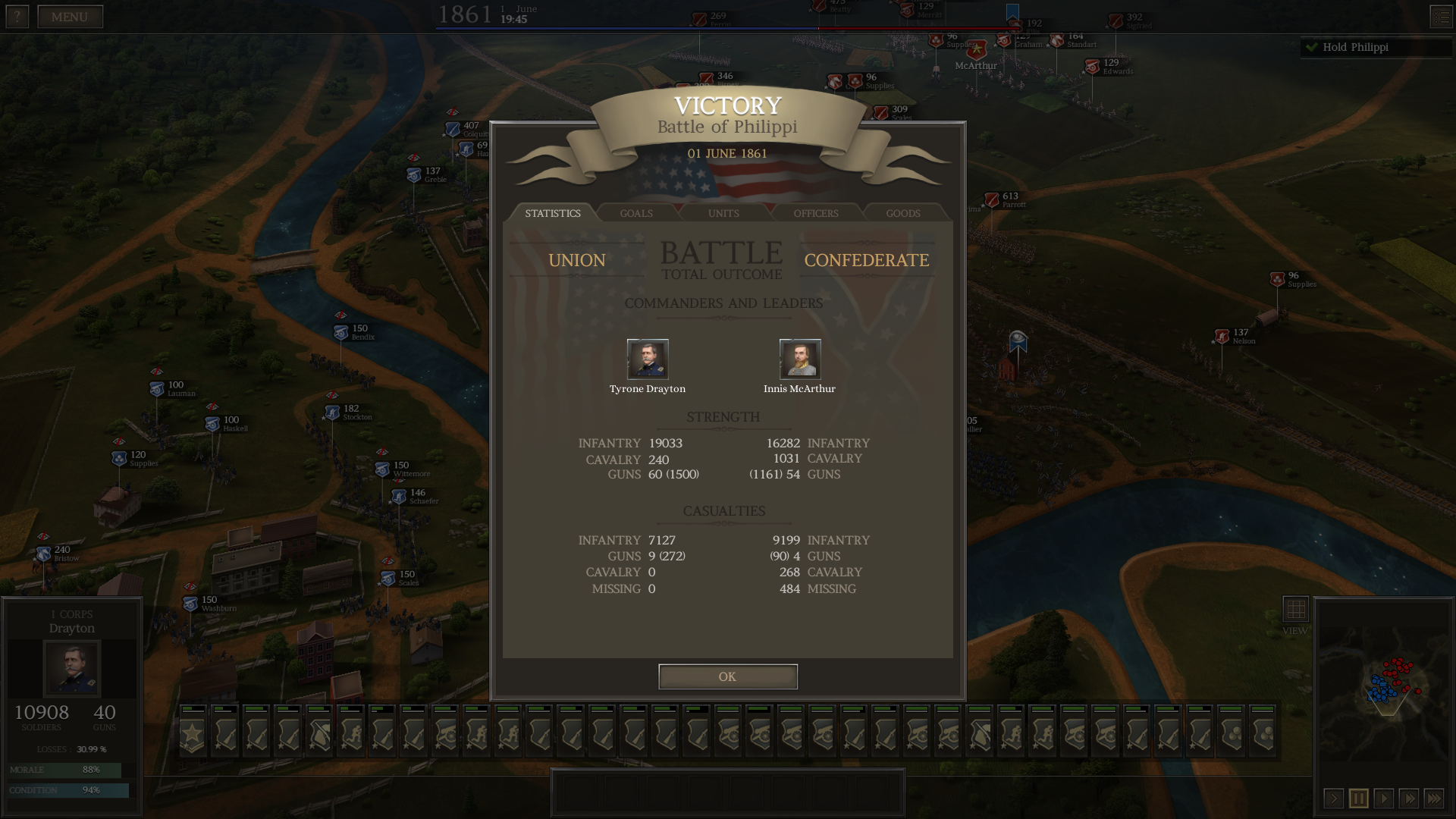
Task: Show the Officers tab
Action: click(x=815, y=213)
